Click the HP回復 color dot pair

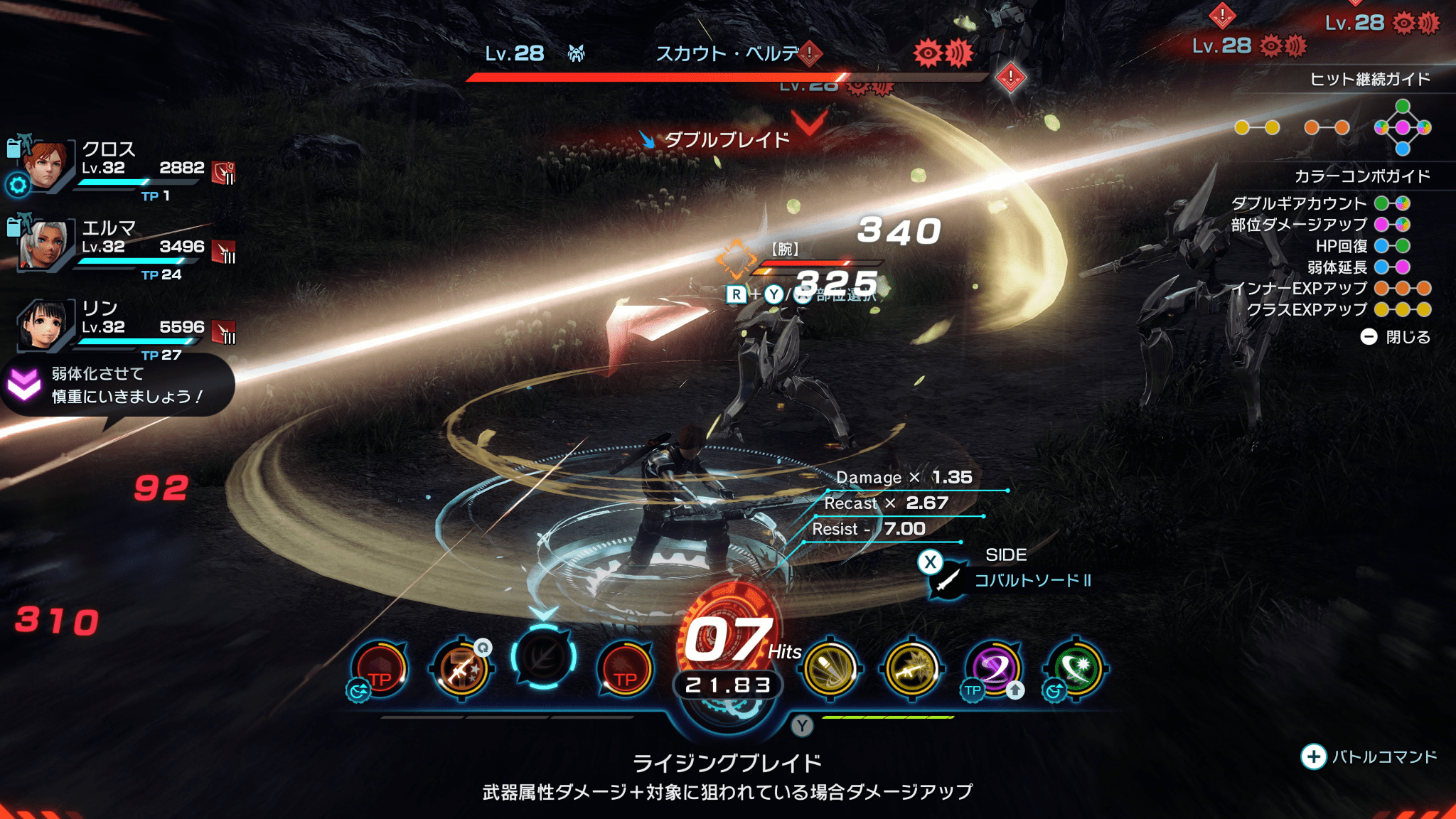(1397, 246)
